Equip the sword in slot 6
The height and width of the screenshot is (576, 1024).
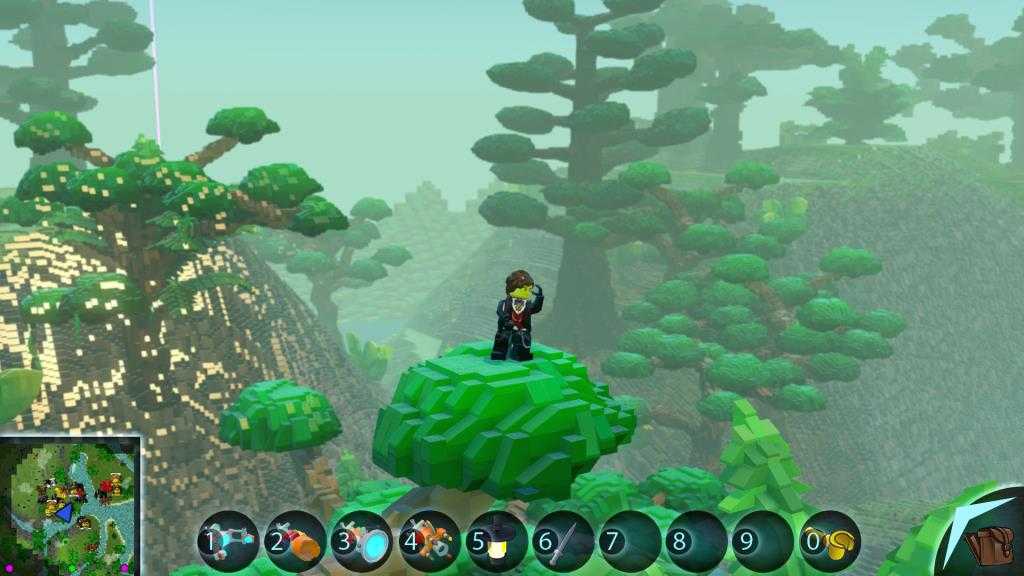pos(563,542)
